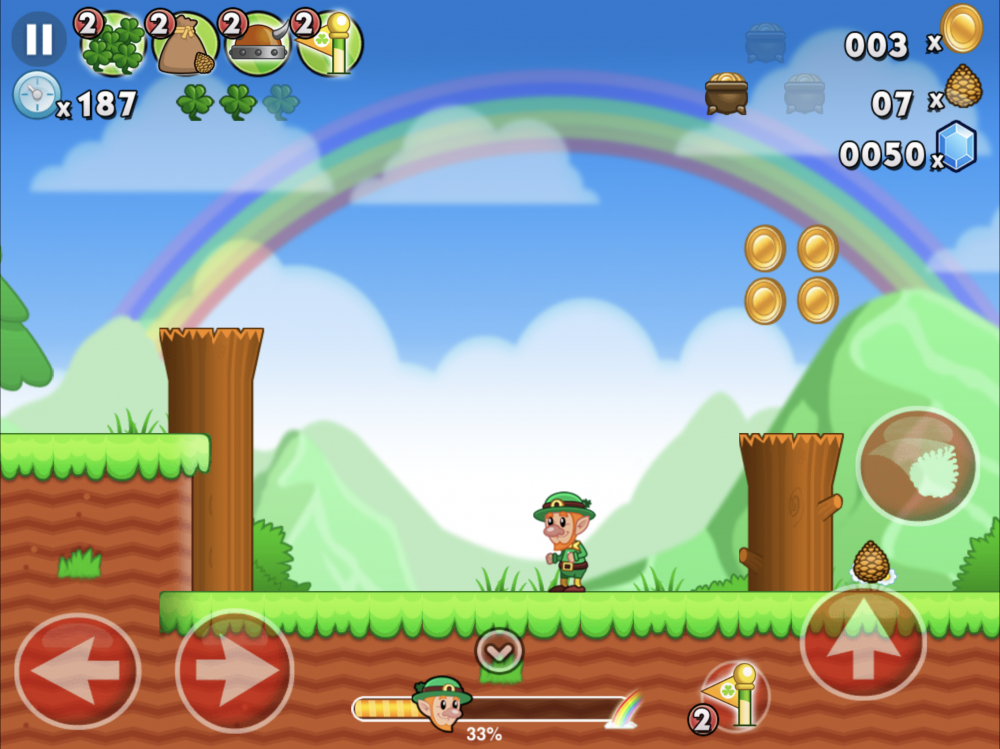
Task: Activate the acorn sack power-up
Action: pyautogui.click(x=186, y=44)
